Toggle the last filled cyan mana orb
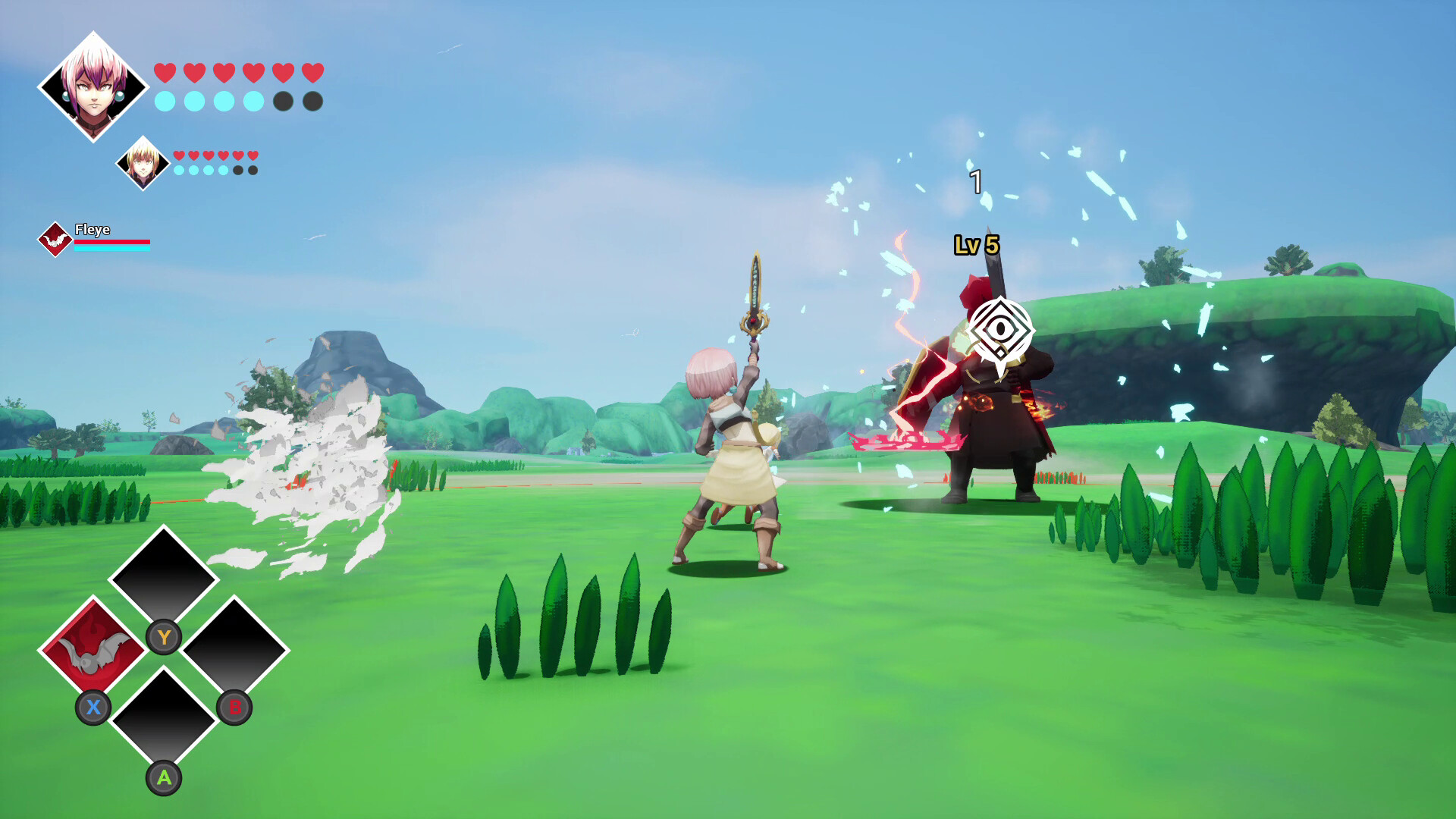Viewport: 1456px width, 819px height. click(254, 101)
